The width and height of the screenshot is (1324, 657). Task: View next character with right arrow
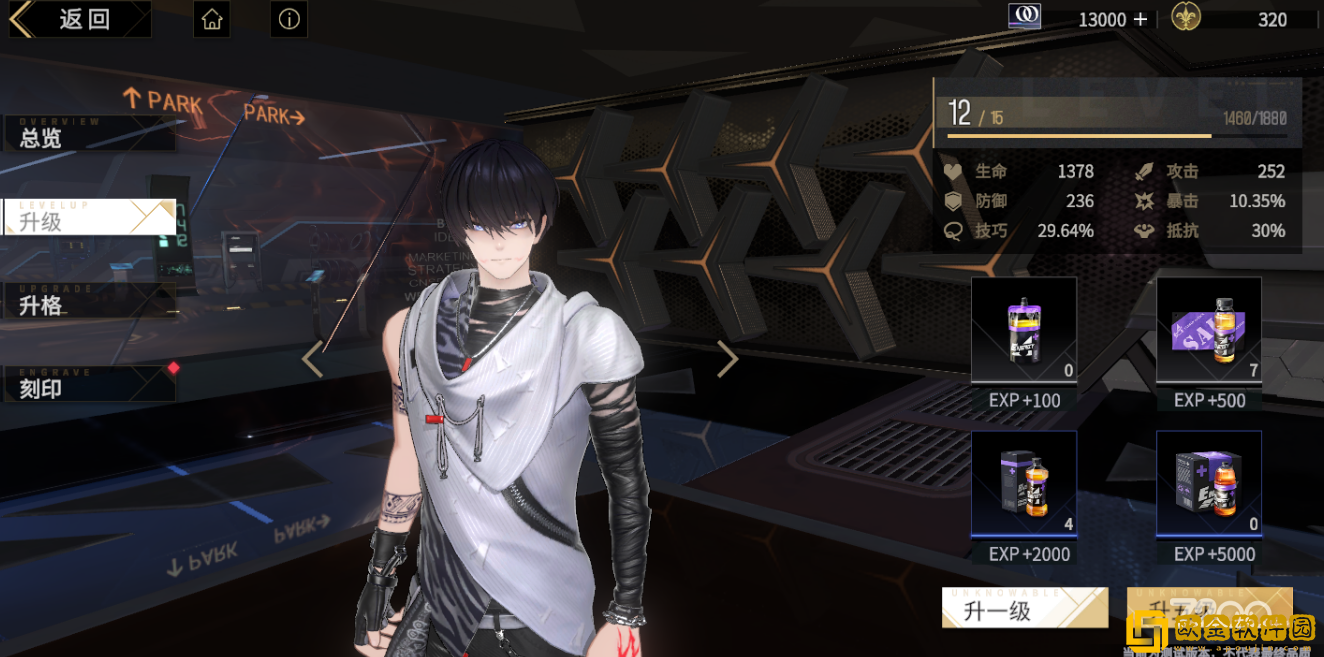click(727, 359)
